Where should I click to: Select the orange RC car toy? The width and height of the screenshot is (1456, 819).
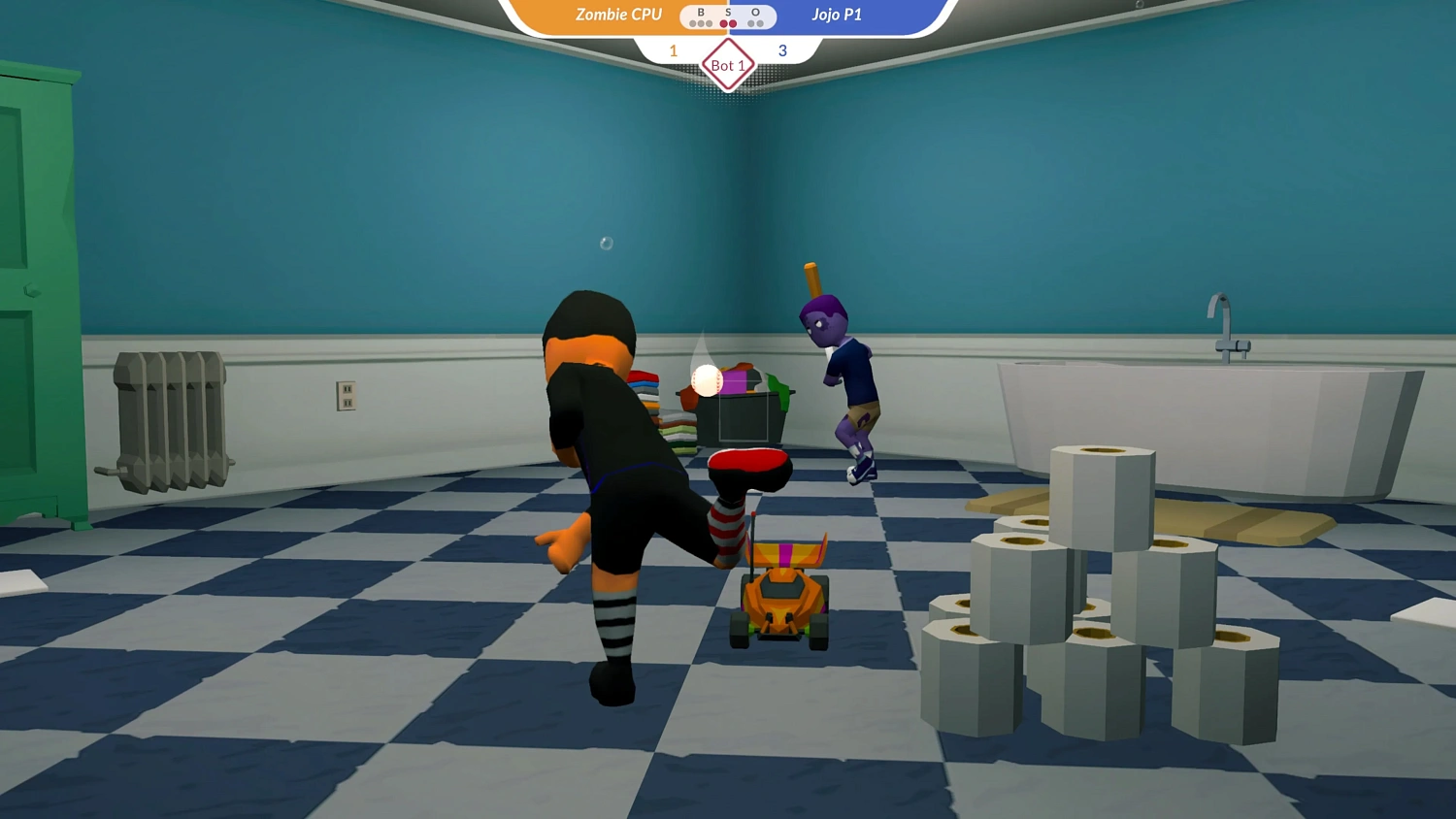click(x=781, y=592)
